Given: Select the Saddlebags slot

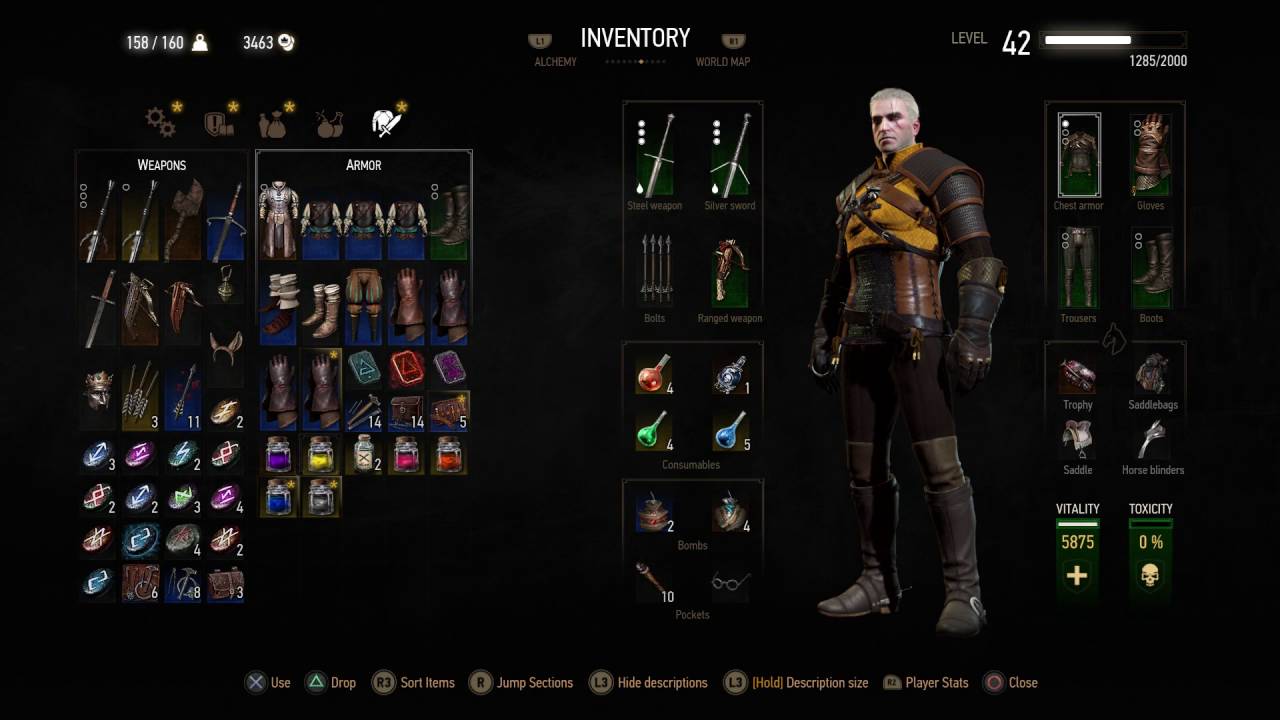Looking at the screenshot, I should coord(1152,376).
